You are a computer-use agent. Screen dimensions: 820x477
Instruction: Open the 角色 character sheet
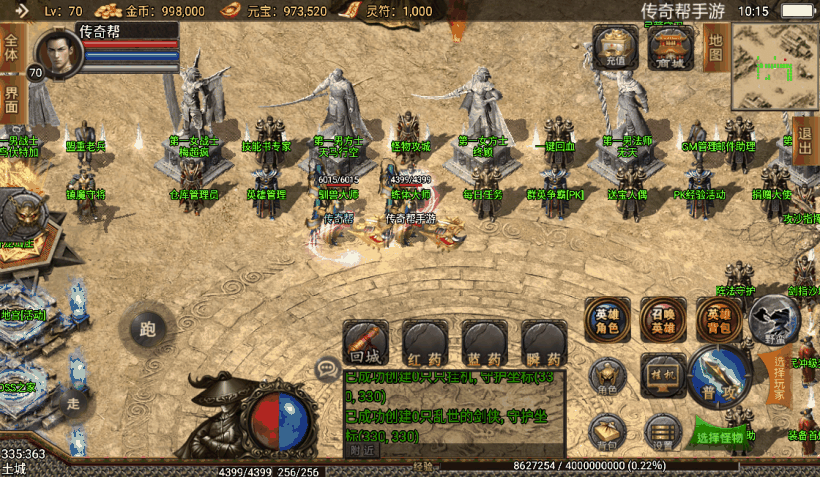pos(607,375)
